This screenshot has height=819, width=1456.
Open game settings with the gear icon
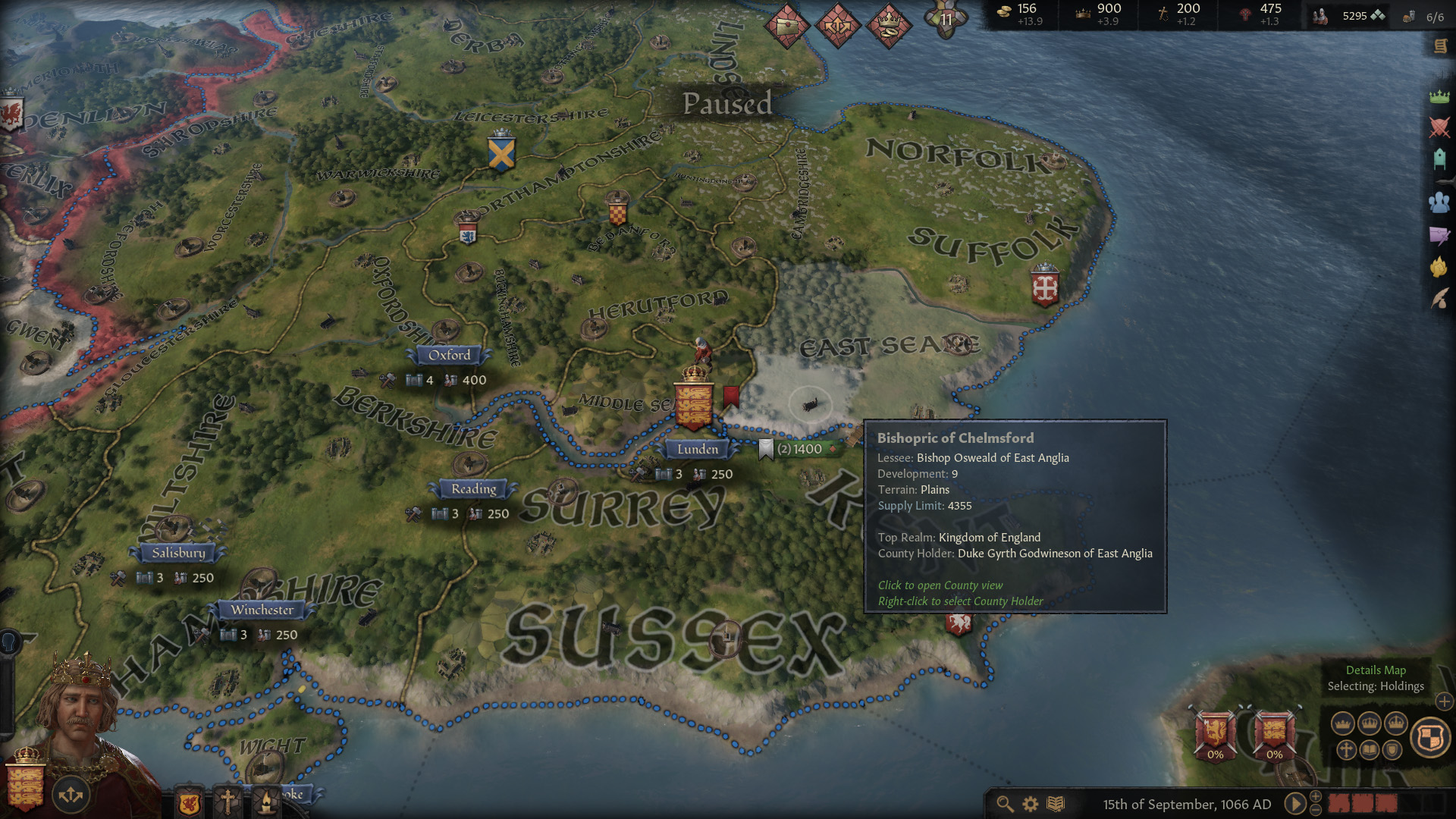pyautogui.click(x=1030, y=802)
